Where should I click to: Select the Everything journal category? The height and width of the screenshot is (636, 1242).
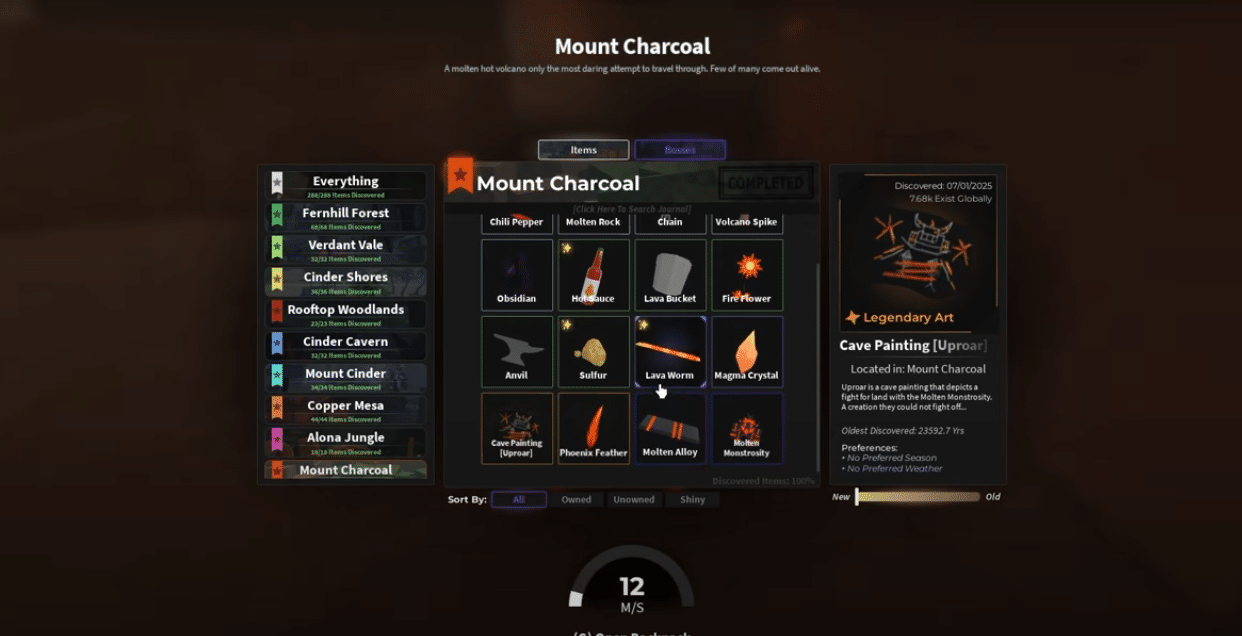click(x=346, y=185)
